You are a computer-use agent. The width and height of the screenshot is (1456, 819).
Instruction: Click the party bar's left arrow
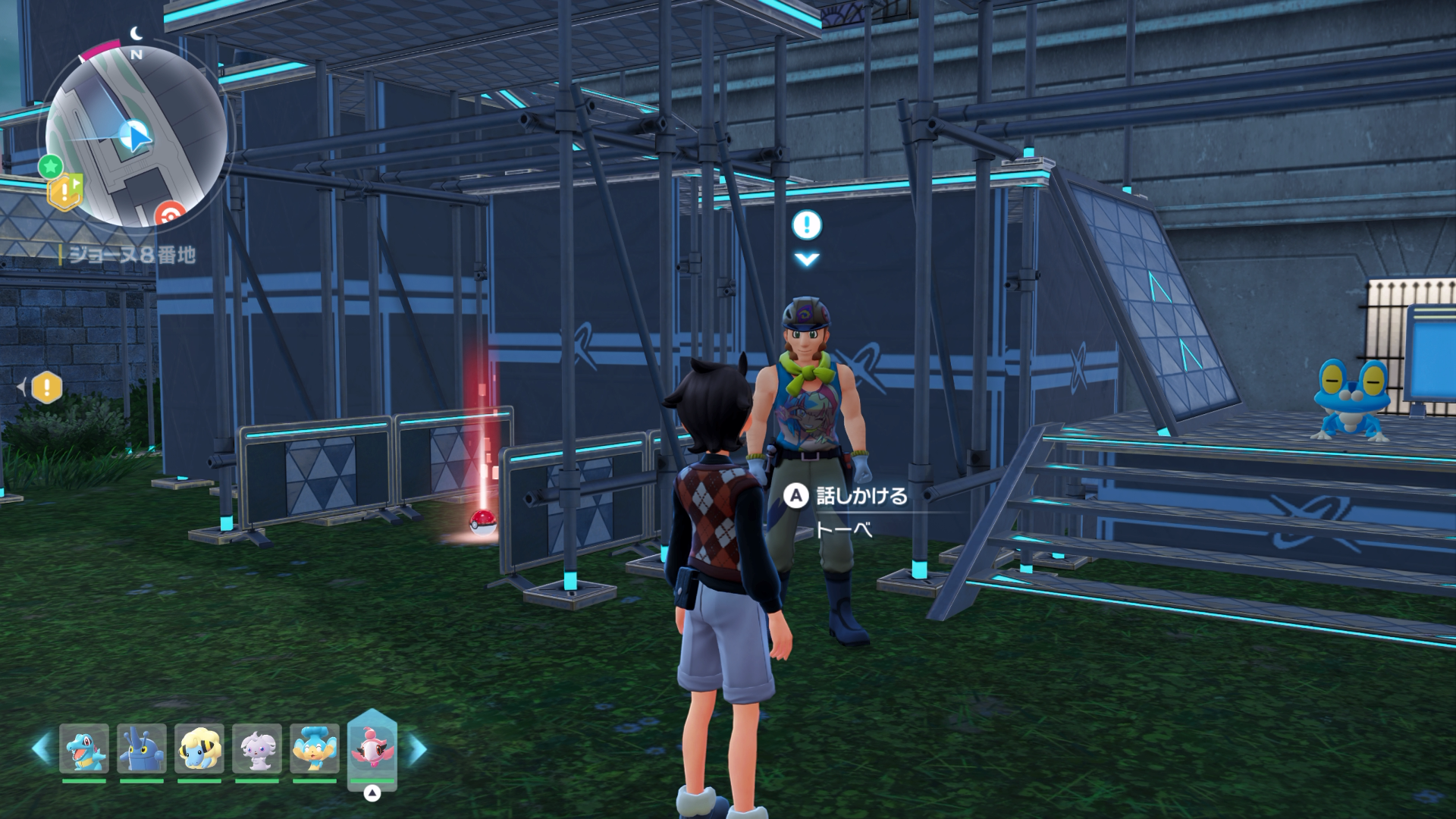41,748
